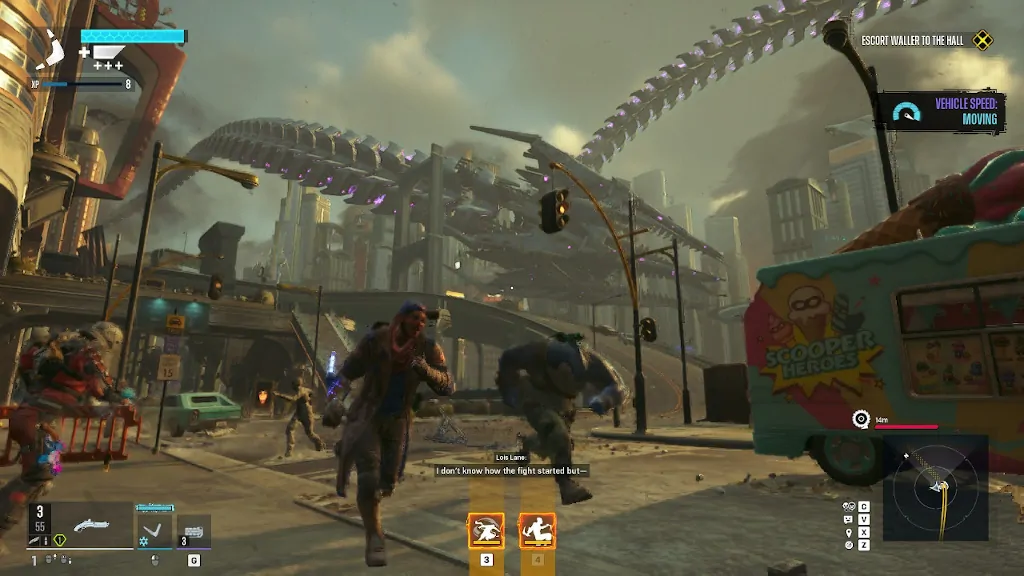Select the map pin shortcut icon
1024x576 pixels.
click(x=849, y=532)
